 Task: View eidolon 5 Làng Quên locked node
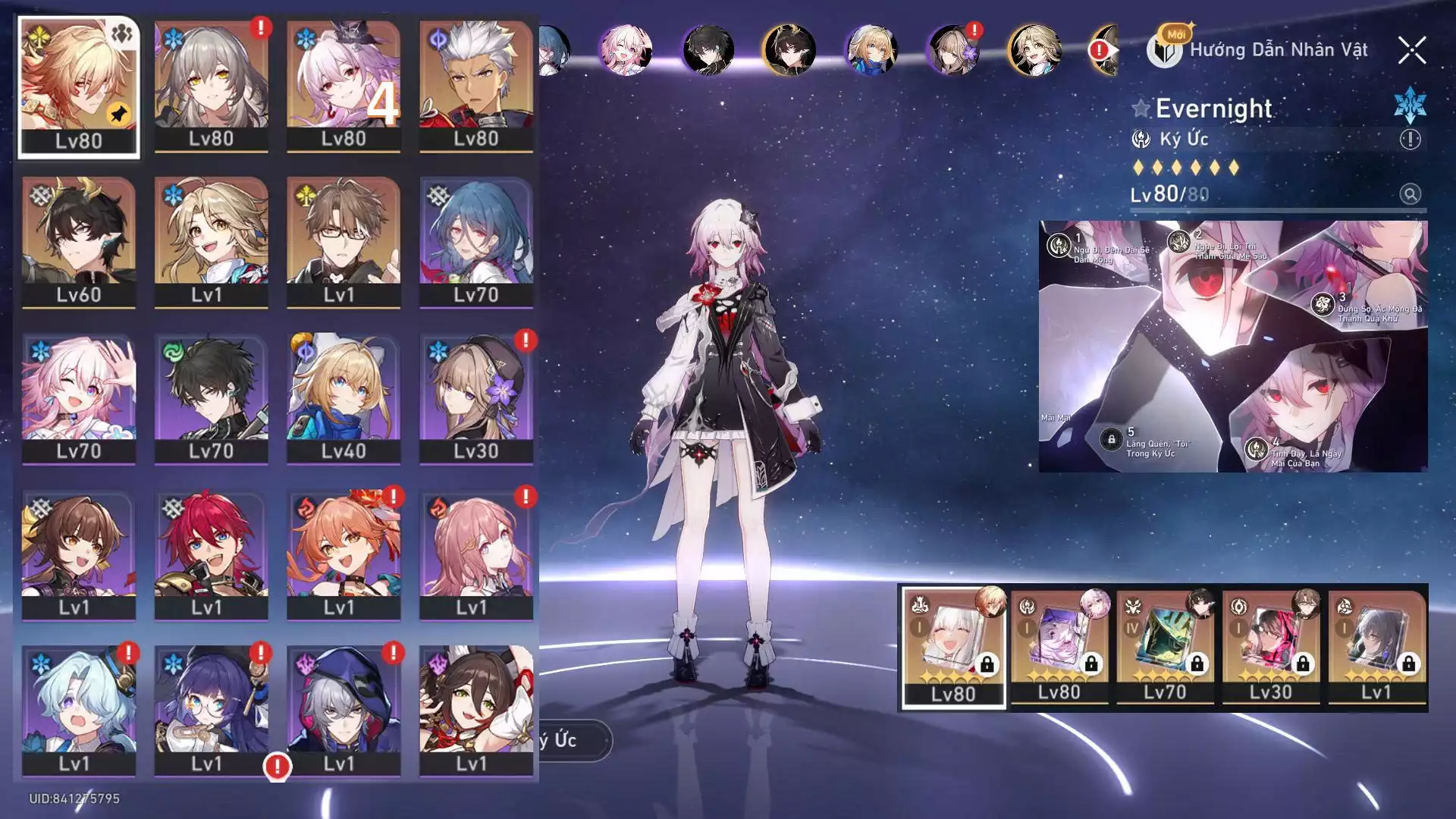click(1112, 440)
